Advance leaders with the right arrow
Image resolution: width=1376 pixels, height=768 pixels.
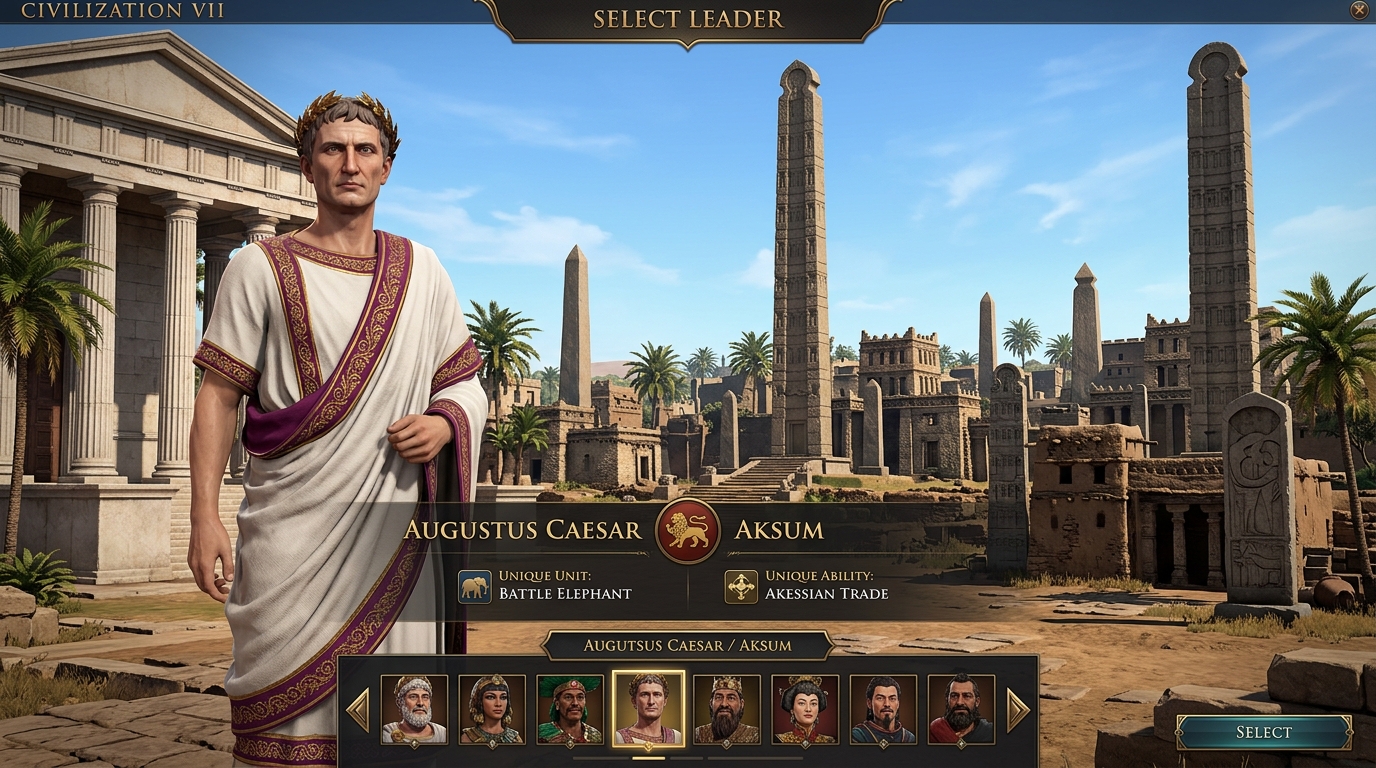pos(1017,711)
